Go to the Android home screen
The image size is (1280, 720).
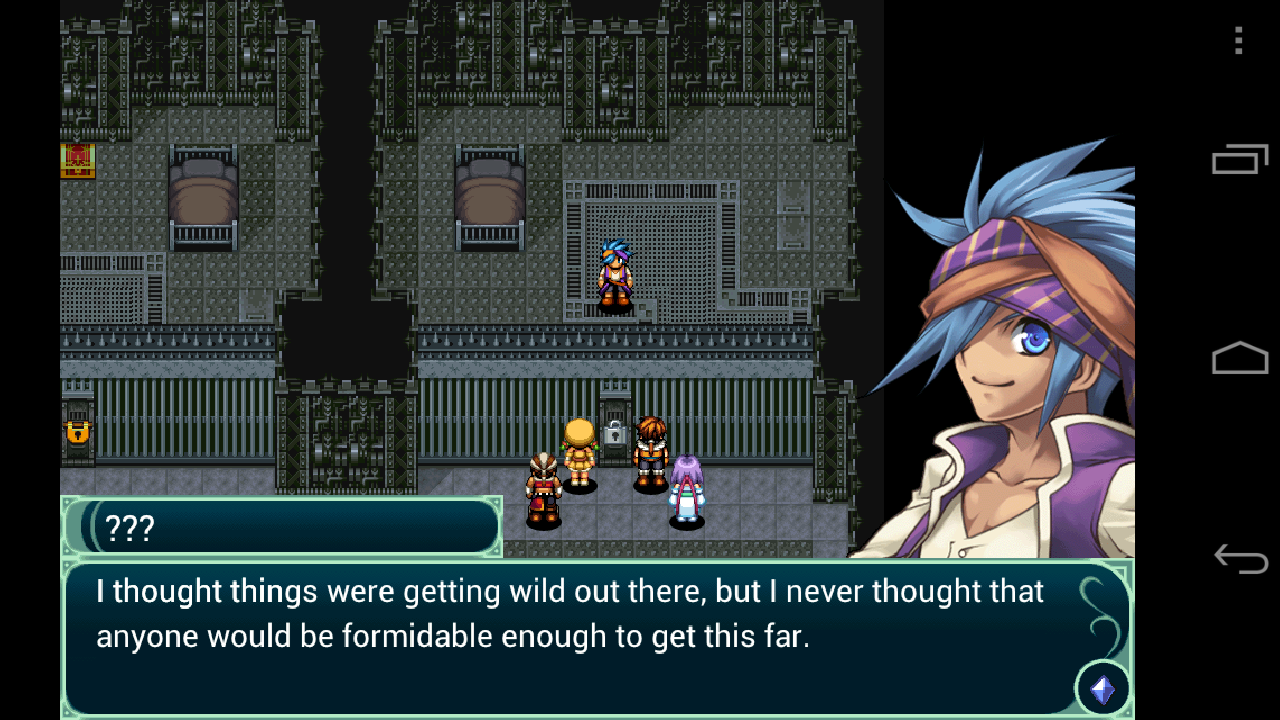point(1240,358)
